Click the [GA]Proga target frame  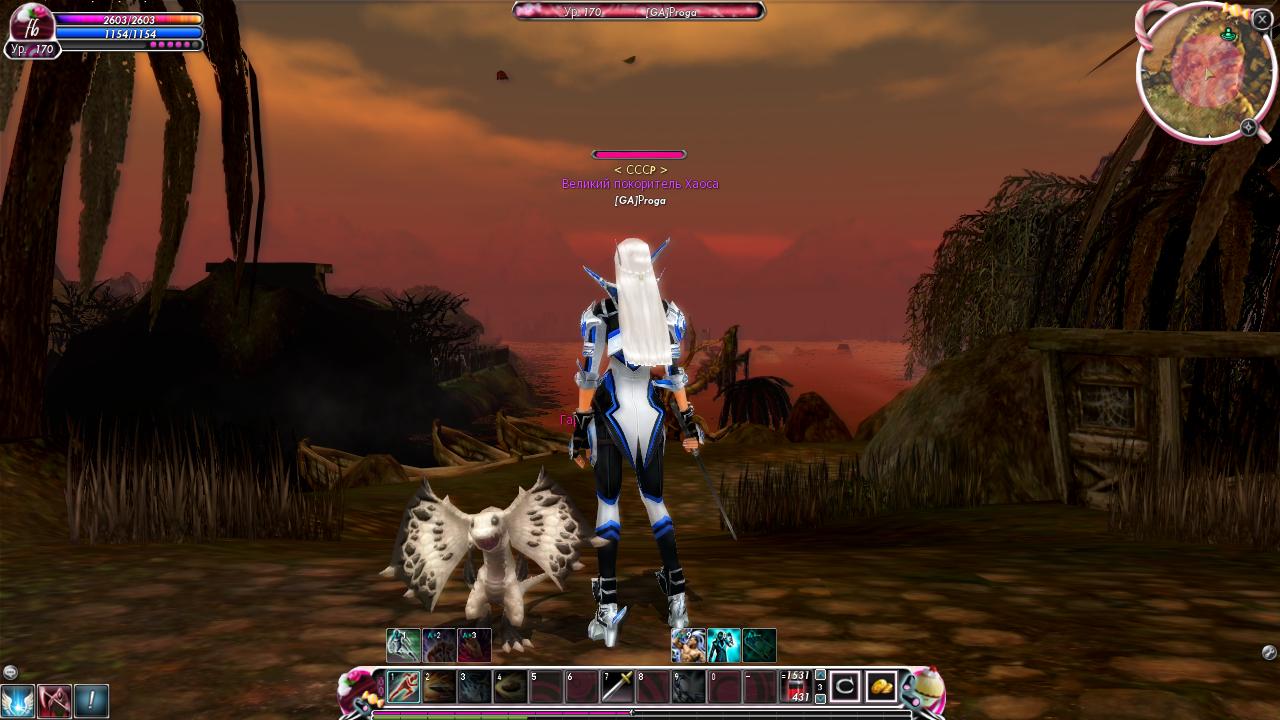639,11
